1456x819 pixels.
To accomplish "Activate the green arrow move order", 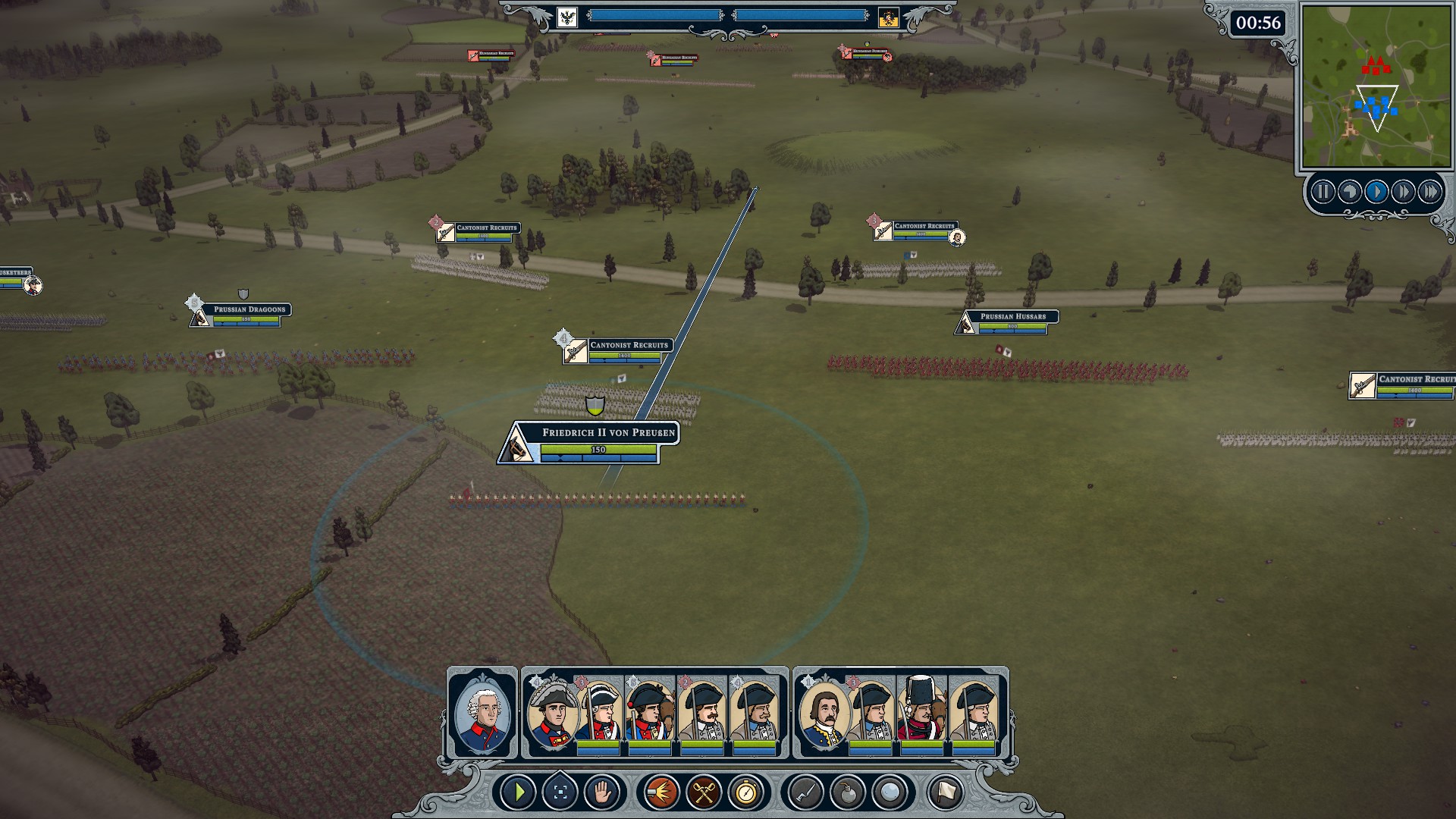I will pyautogui.click(x=519, y=793).
